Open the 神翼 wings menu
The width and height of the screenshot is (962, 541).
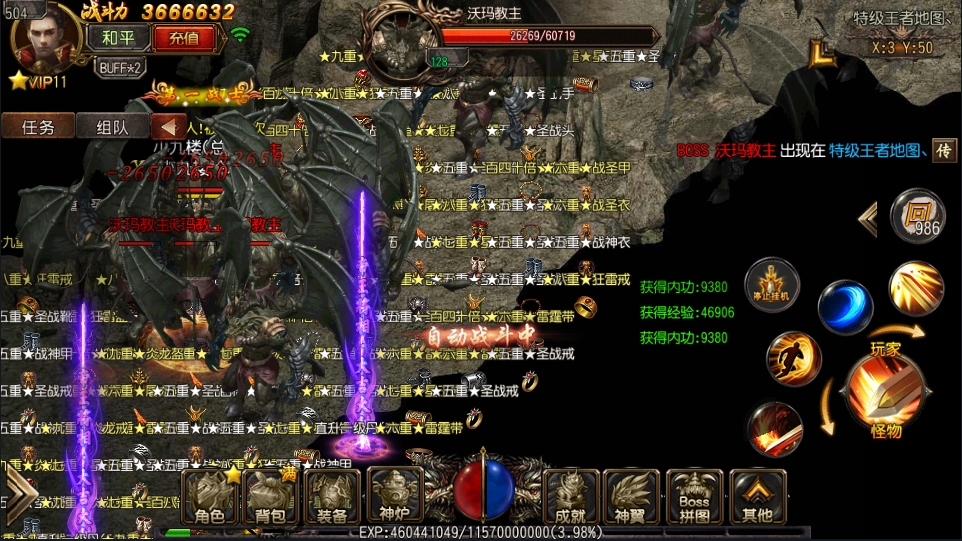631,497
